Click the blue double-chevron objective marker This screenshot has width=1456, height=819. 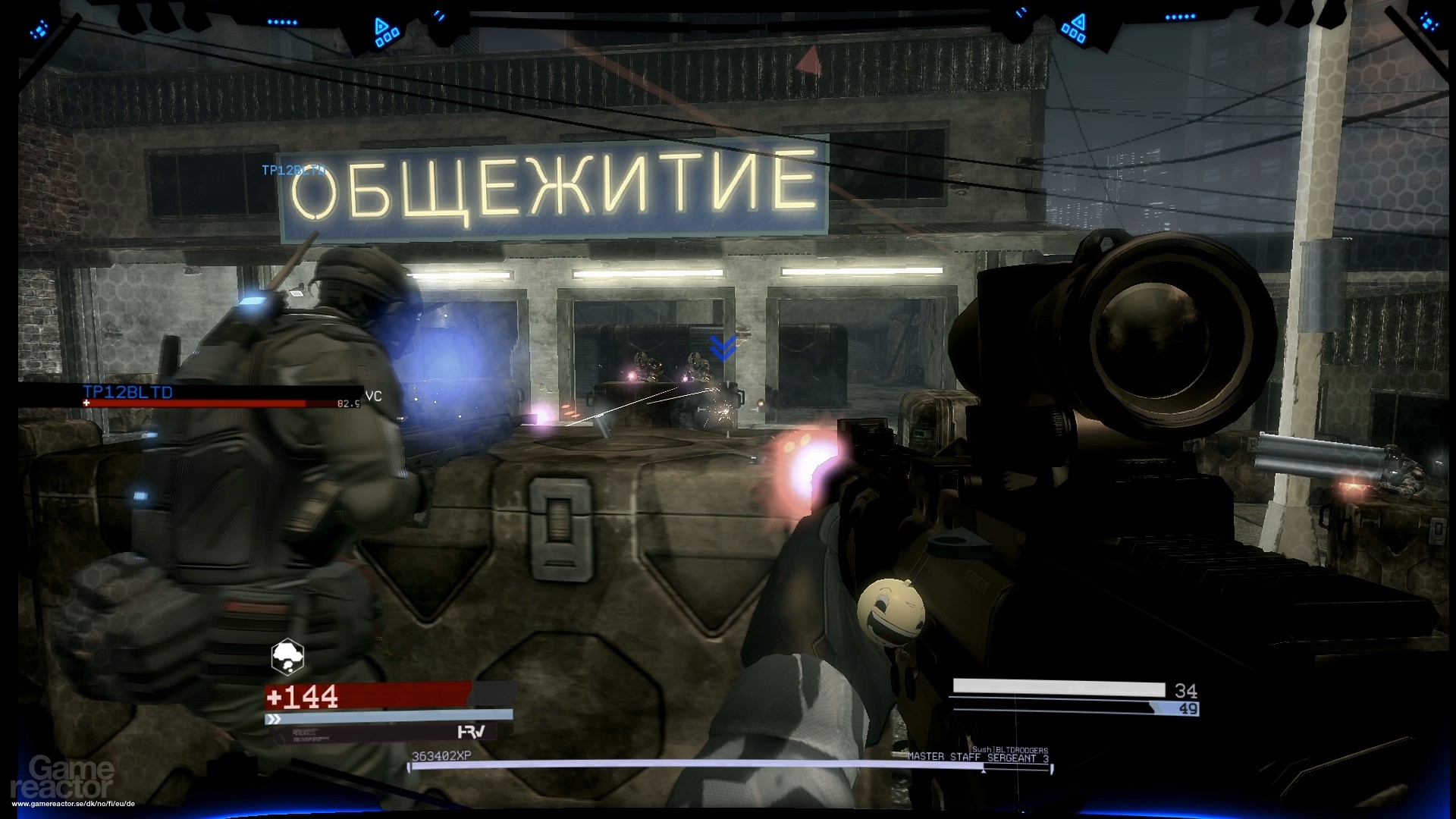723,348
